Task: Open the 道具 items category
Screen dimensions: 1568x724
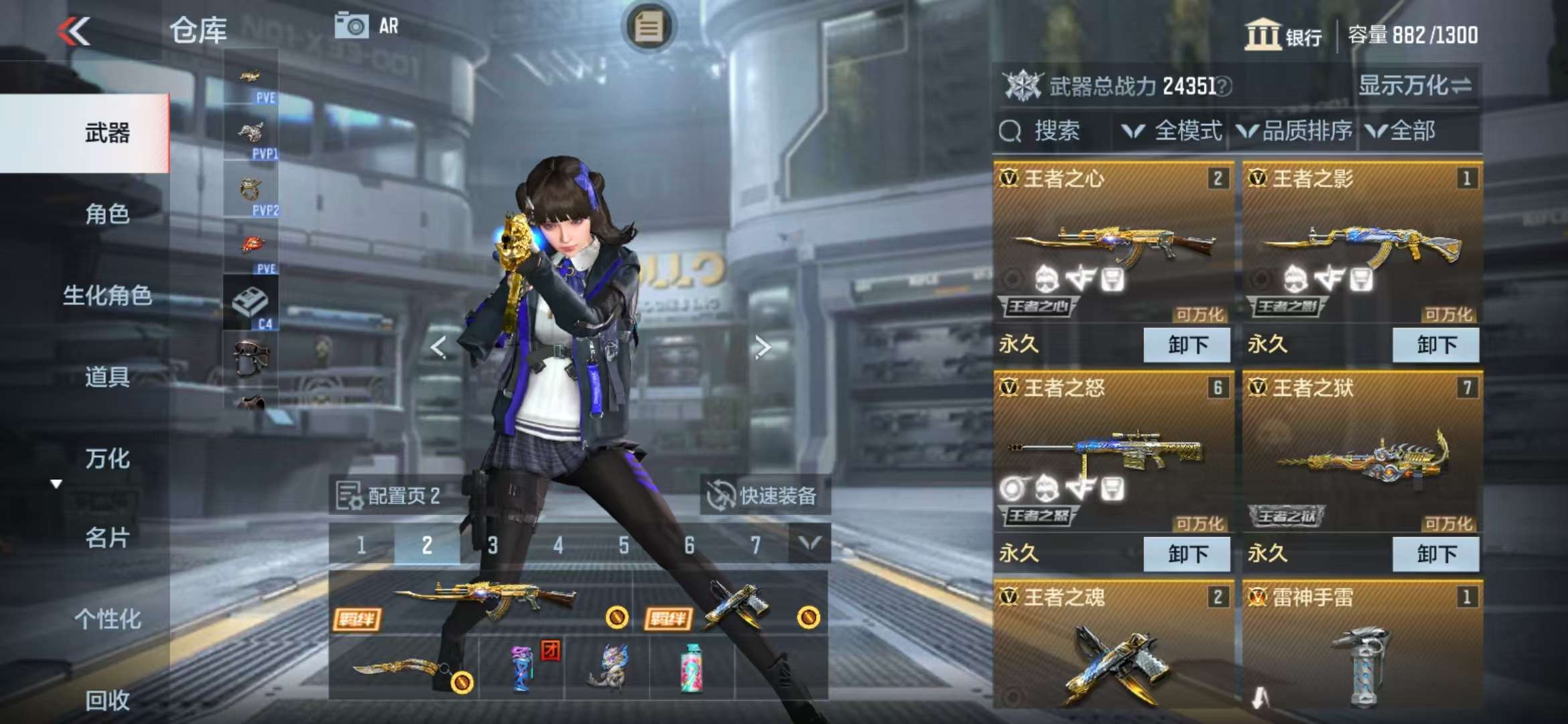Action: click(x=107, y=377)
